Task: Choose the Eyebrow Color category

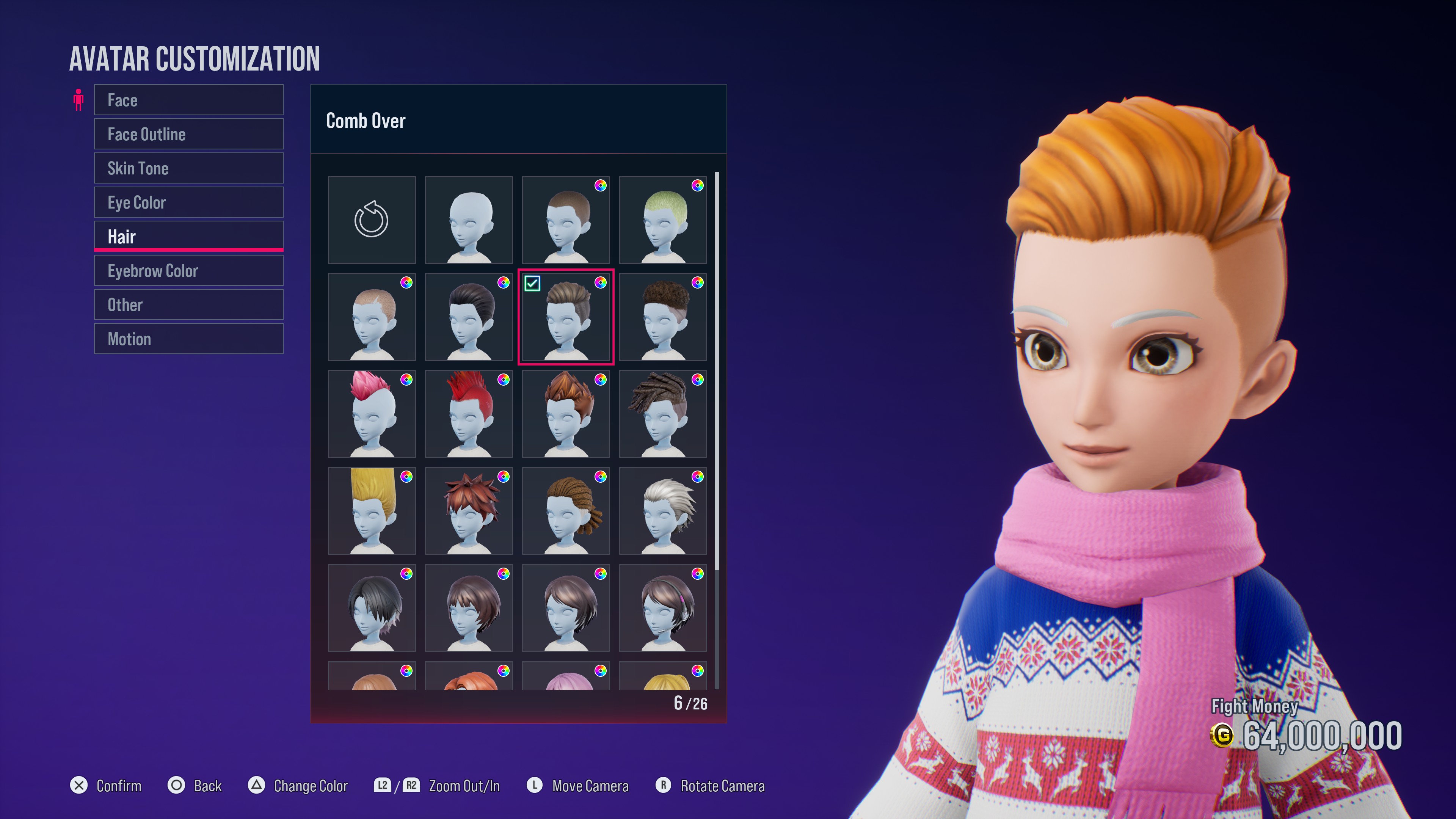Action: [x=188, y=271]
